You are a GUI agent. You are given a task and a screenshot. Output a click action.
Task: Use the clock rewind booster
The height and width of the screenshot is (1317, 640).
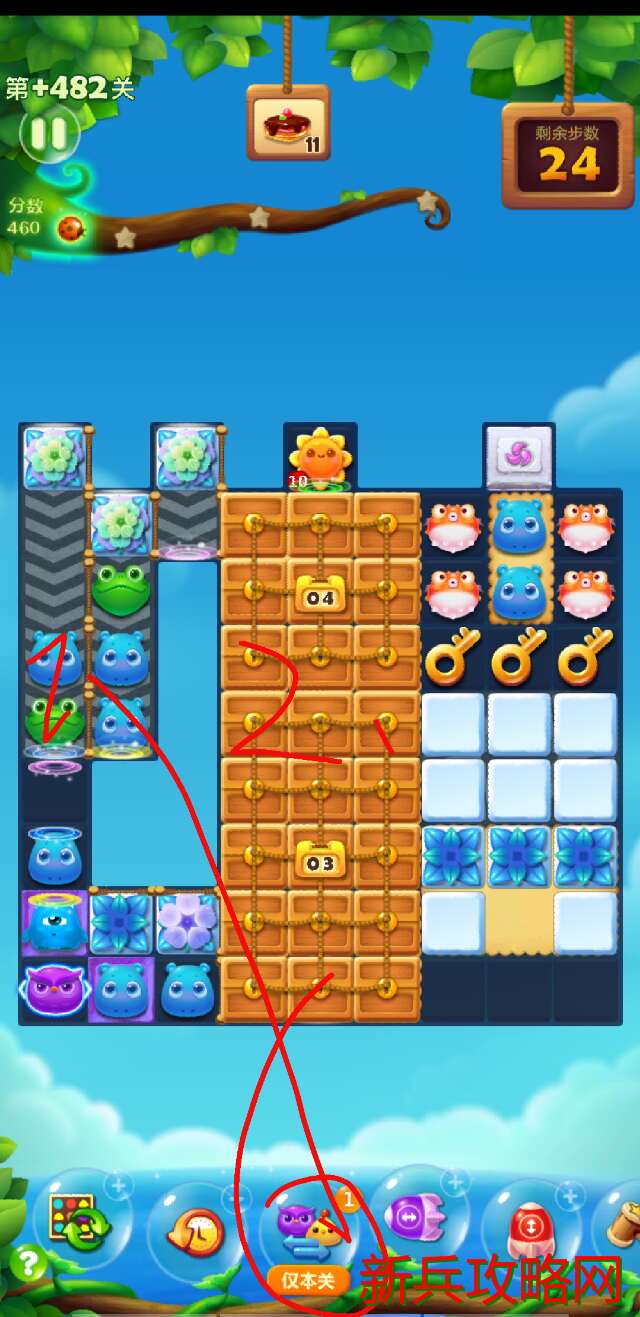pos(196,1230)
